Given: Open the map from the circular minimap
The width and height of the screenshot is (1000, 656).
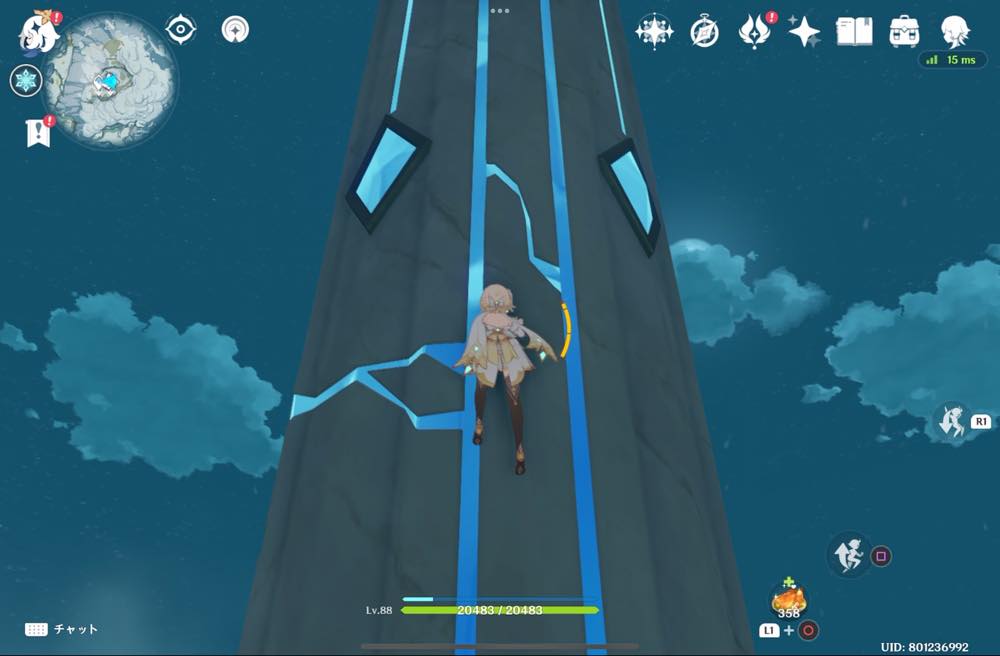Looking at the screenshot, I should click(x=110, y=82).
